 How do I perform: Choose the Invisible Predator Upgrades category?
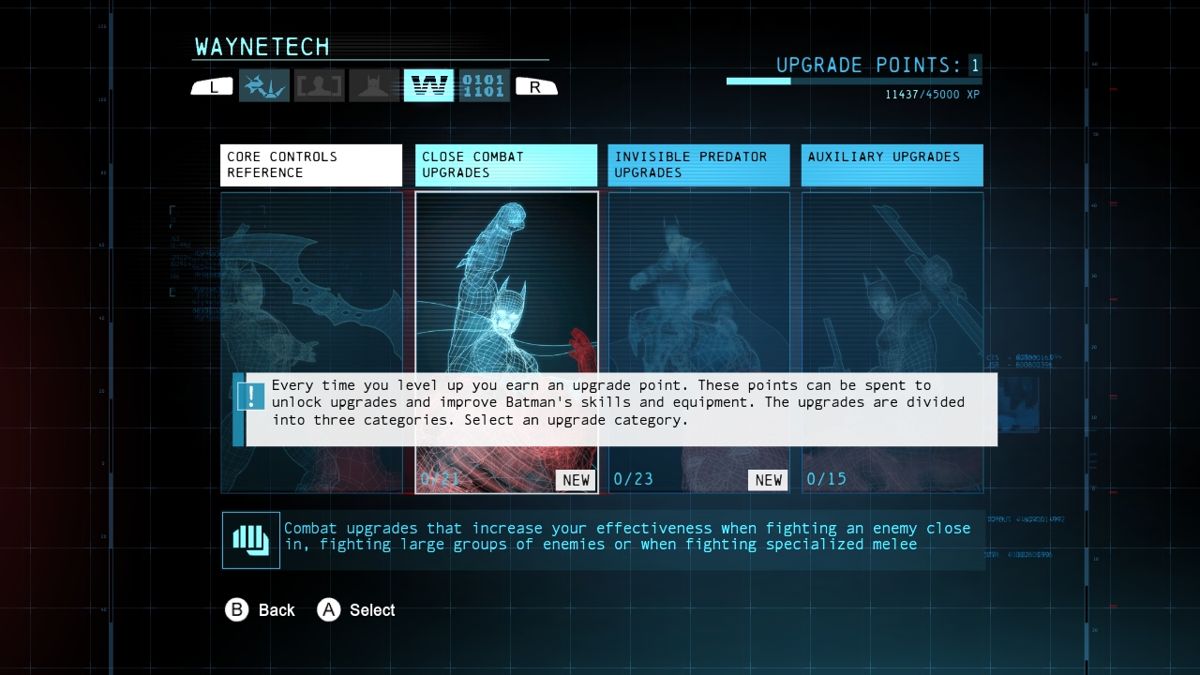click(699, 165)
